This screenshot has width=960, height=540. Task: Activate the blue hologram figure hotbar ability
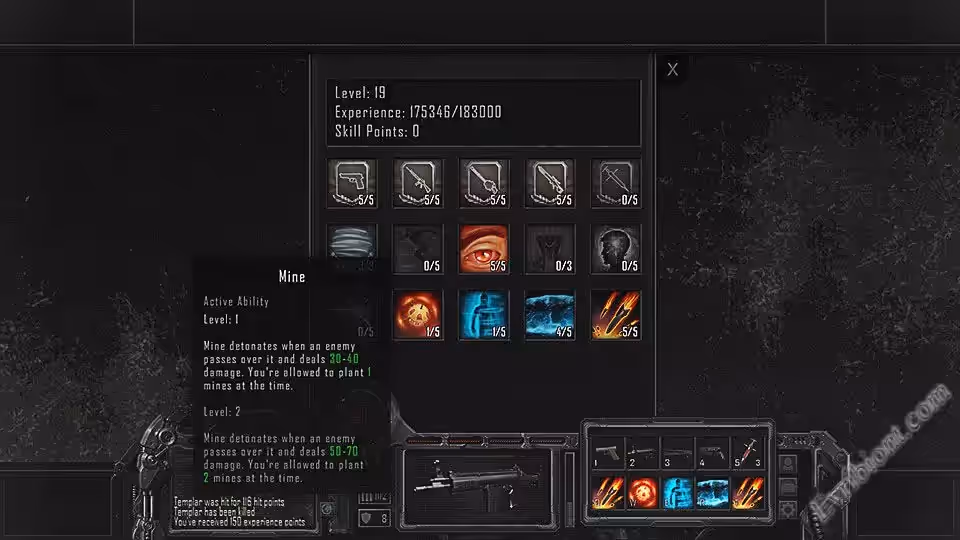(x=678, y=494)
